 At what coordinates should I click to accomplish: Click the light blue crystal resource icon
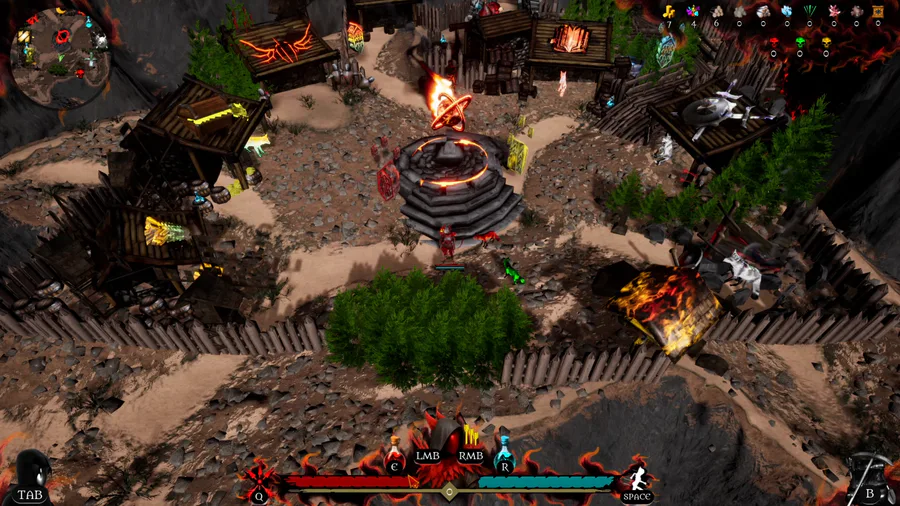(x=785, y=11)
